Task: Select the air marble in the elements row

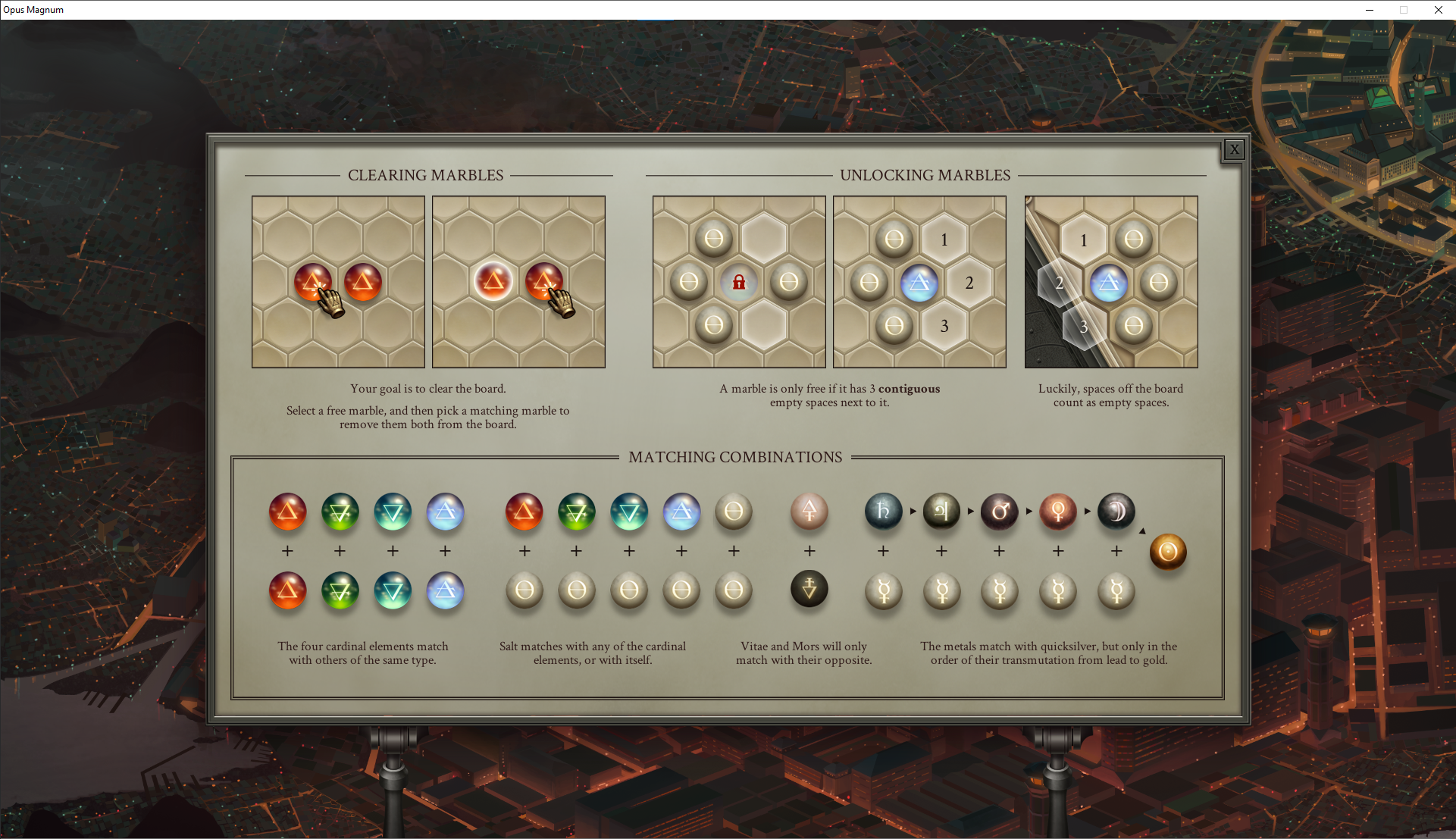Action: point(445,512)
